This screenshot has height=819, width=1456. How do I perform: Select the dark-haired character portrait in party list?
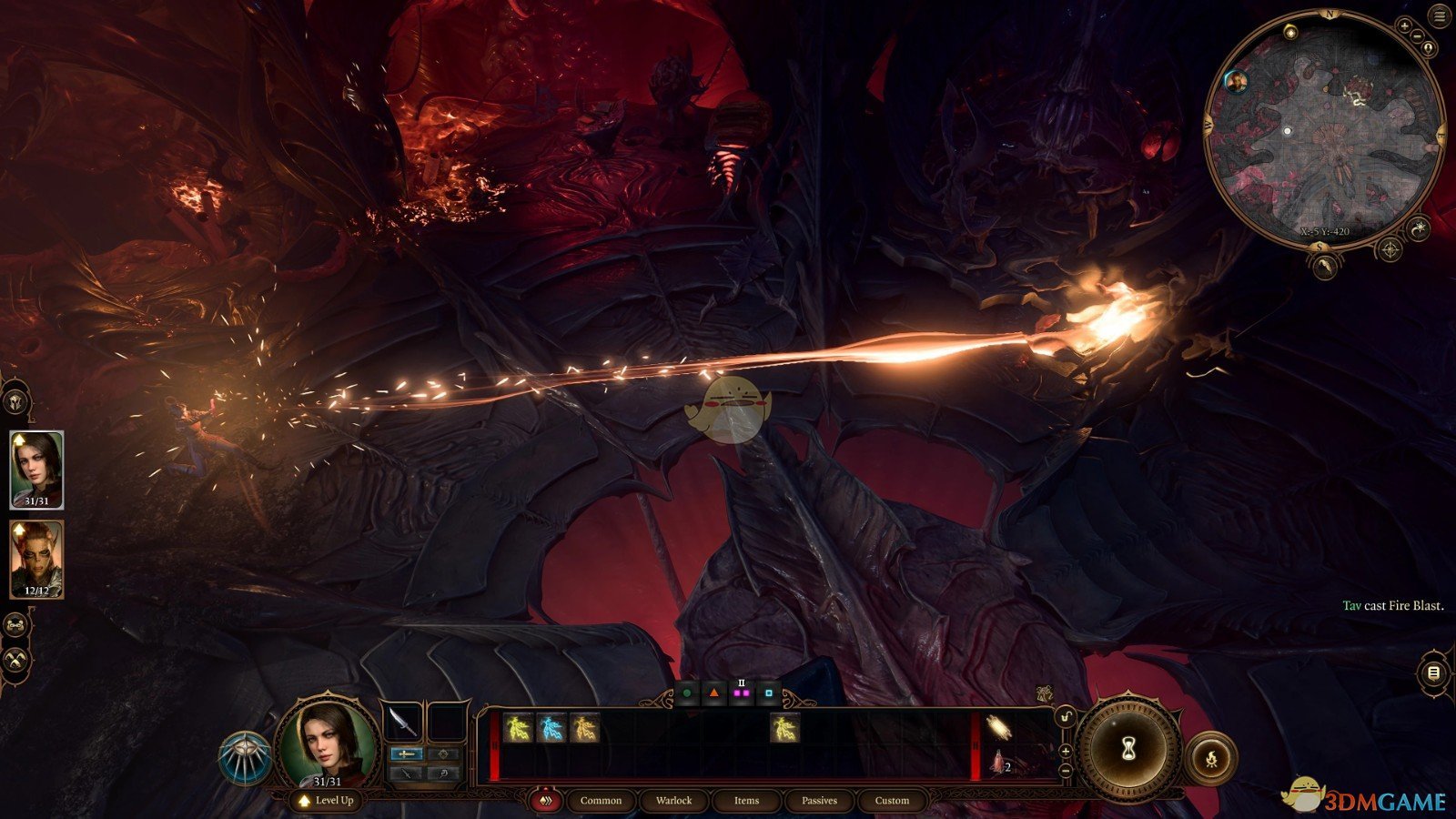click(x=36, y=469)
